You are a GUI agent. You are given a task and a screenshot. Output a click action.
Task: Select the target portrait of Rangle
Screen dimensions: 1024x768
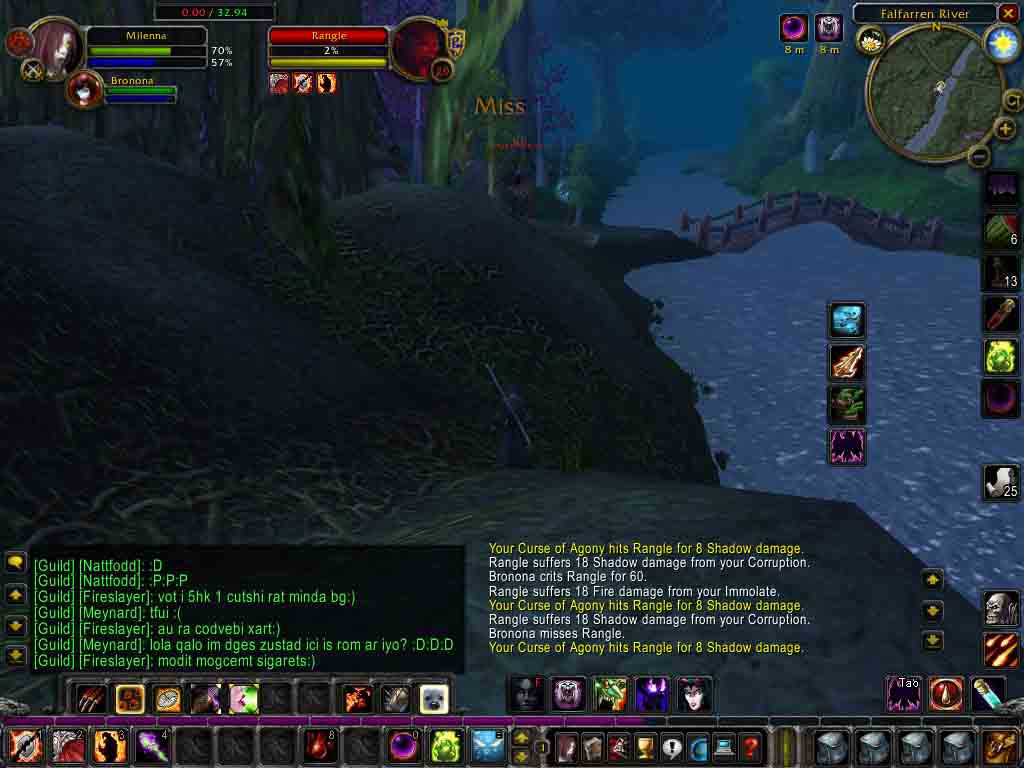417,47
